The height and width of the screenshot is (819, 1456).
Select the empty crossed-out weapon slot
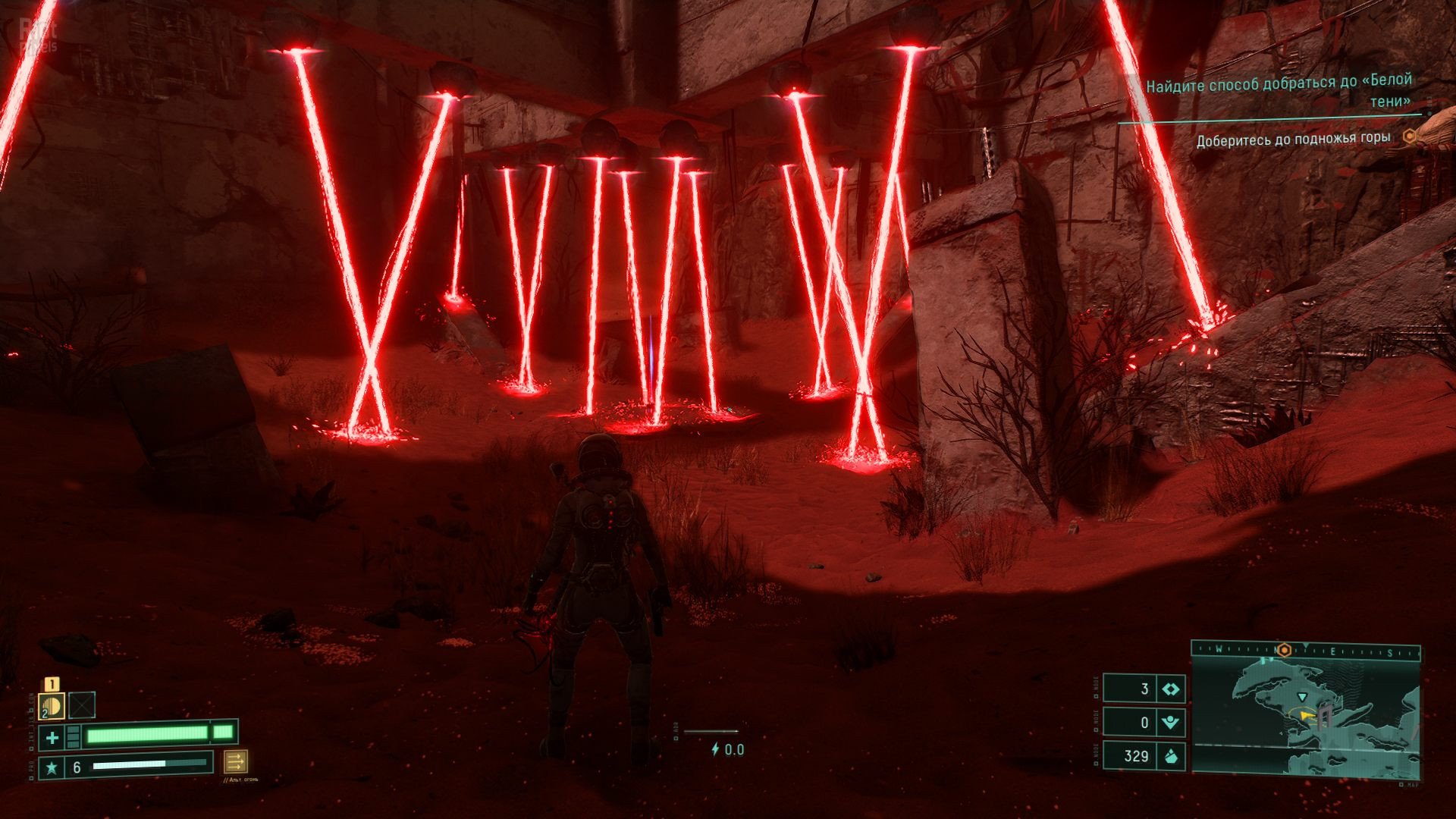[x=82, y=705]
